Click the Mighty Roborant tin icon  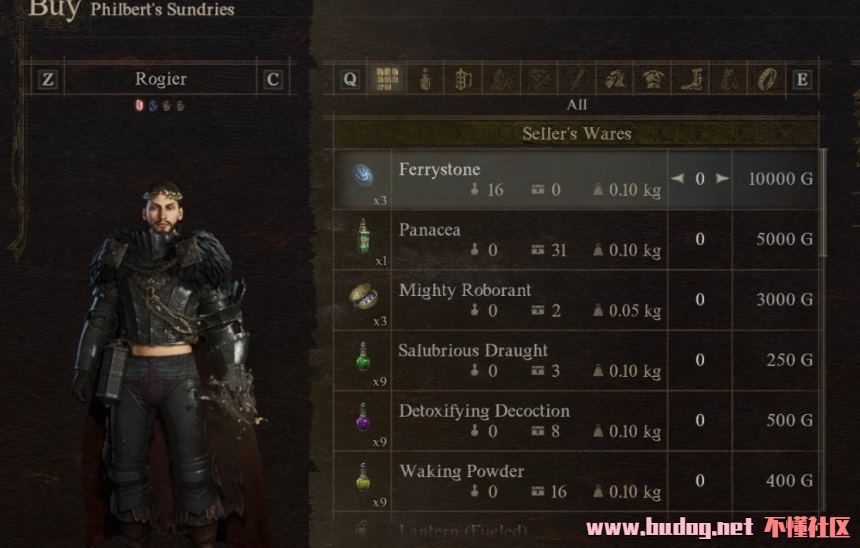pos(362,297)
